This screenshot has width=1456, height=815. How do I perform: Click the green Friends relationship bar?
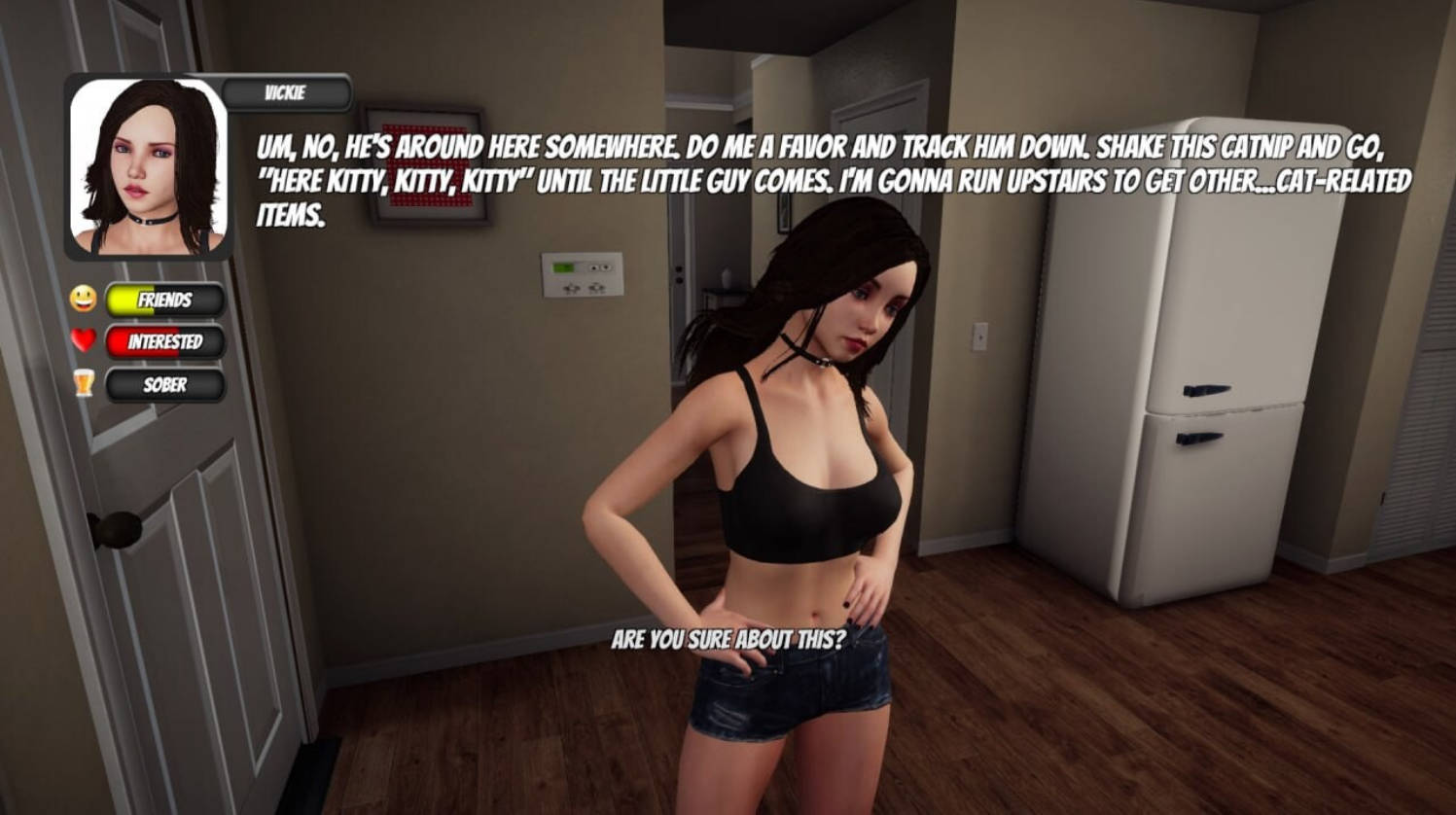tap(165, 301)
